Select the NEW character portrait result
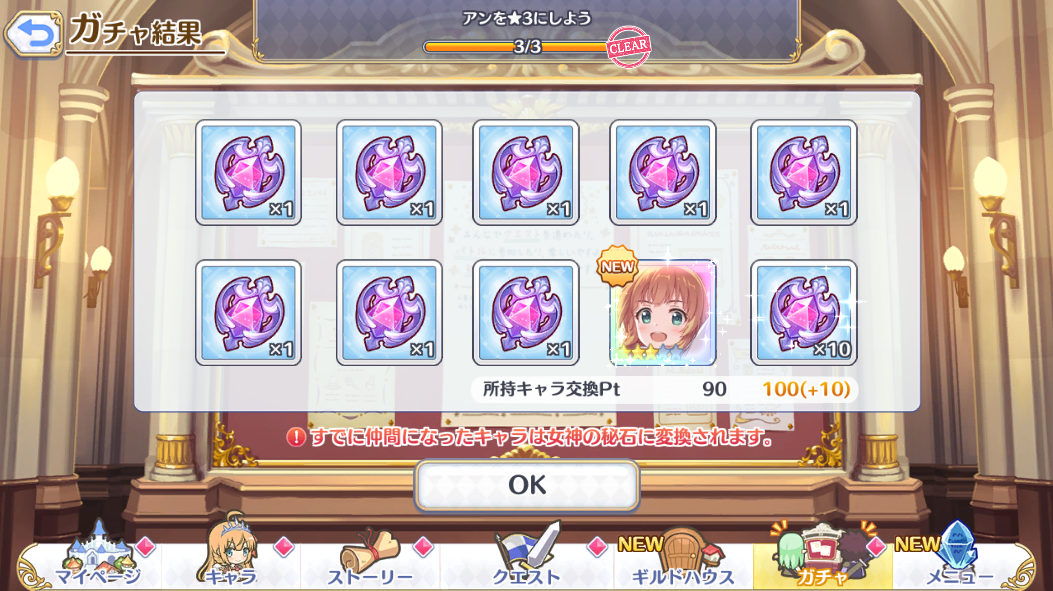Image resolution: width=1053 pixels, height=591 pixels. tap(662, 314)
